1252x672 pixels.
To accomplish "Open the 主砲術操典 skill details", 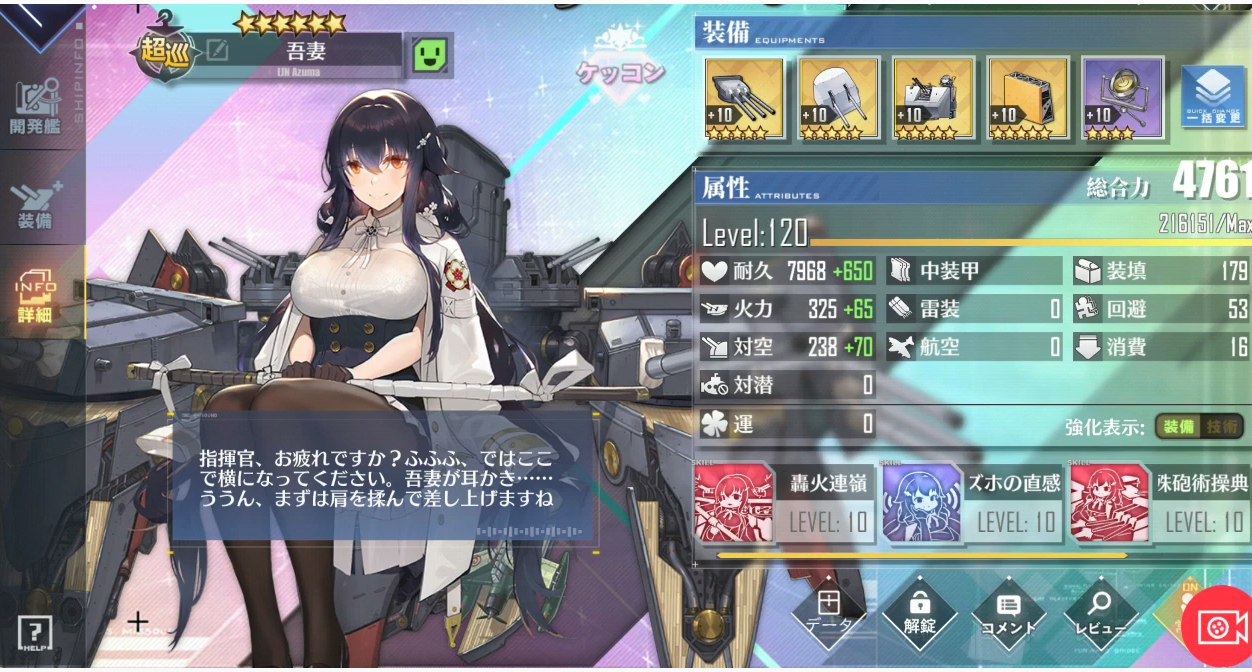I will tap(1160, 503).
